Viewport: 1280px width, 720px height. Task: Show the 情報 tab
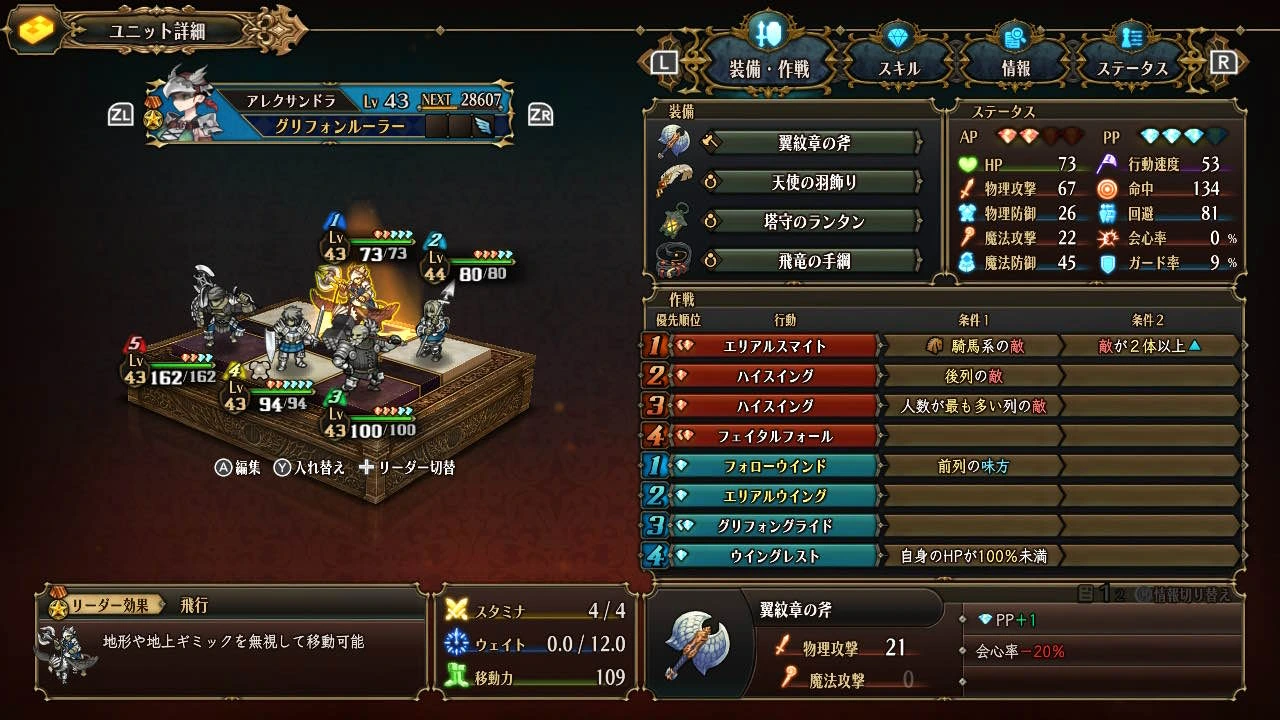click(x=1015, y=68)
